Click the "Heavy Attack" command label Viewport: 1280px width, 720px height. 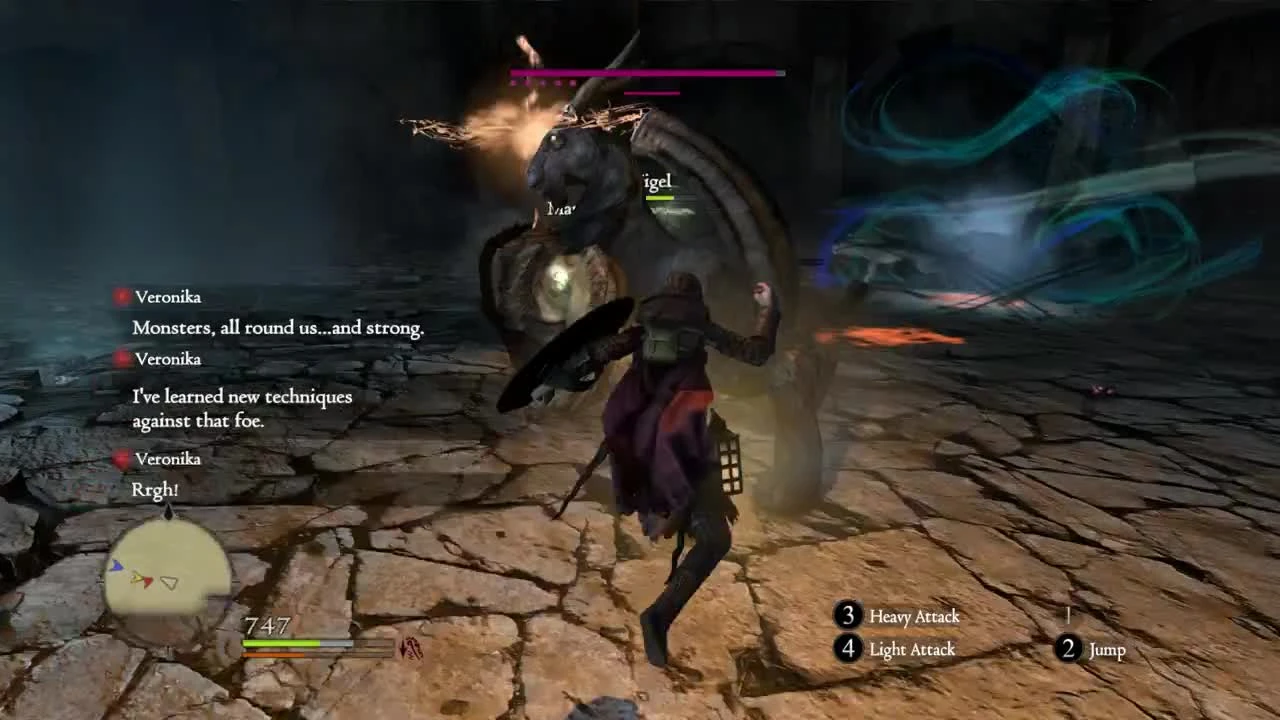pos(913,617)
